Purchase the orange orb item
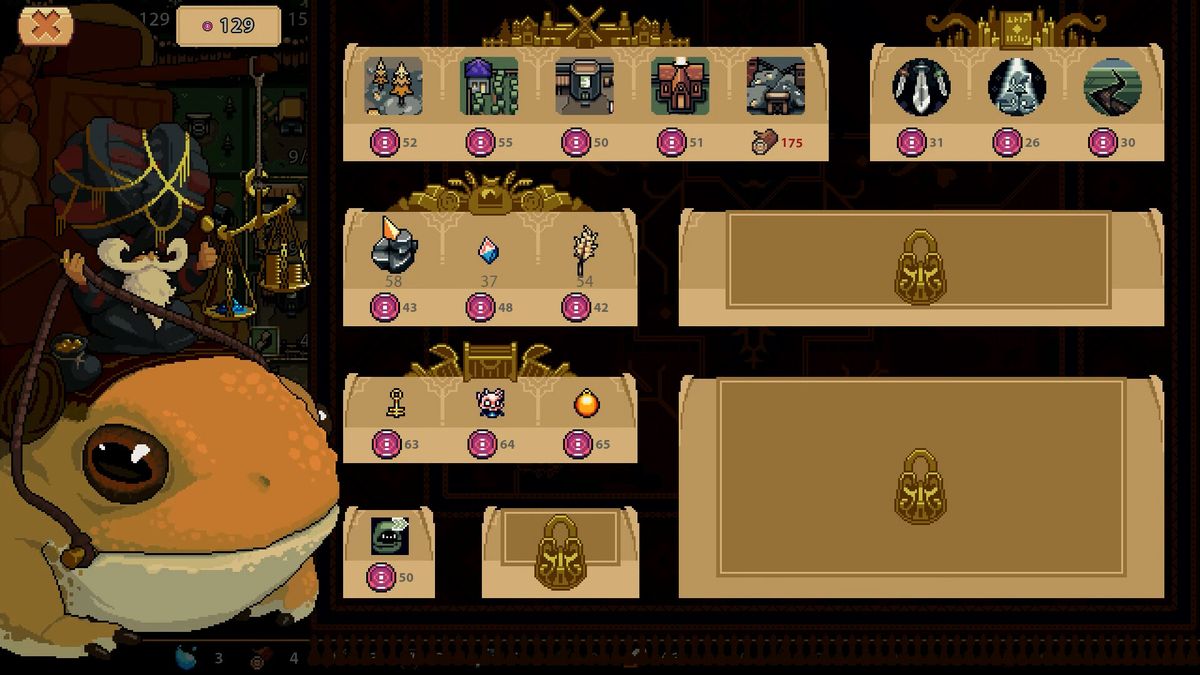The height and width of the screenshot is (675, 1200). 585,404
